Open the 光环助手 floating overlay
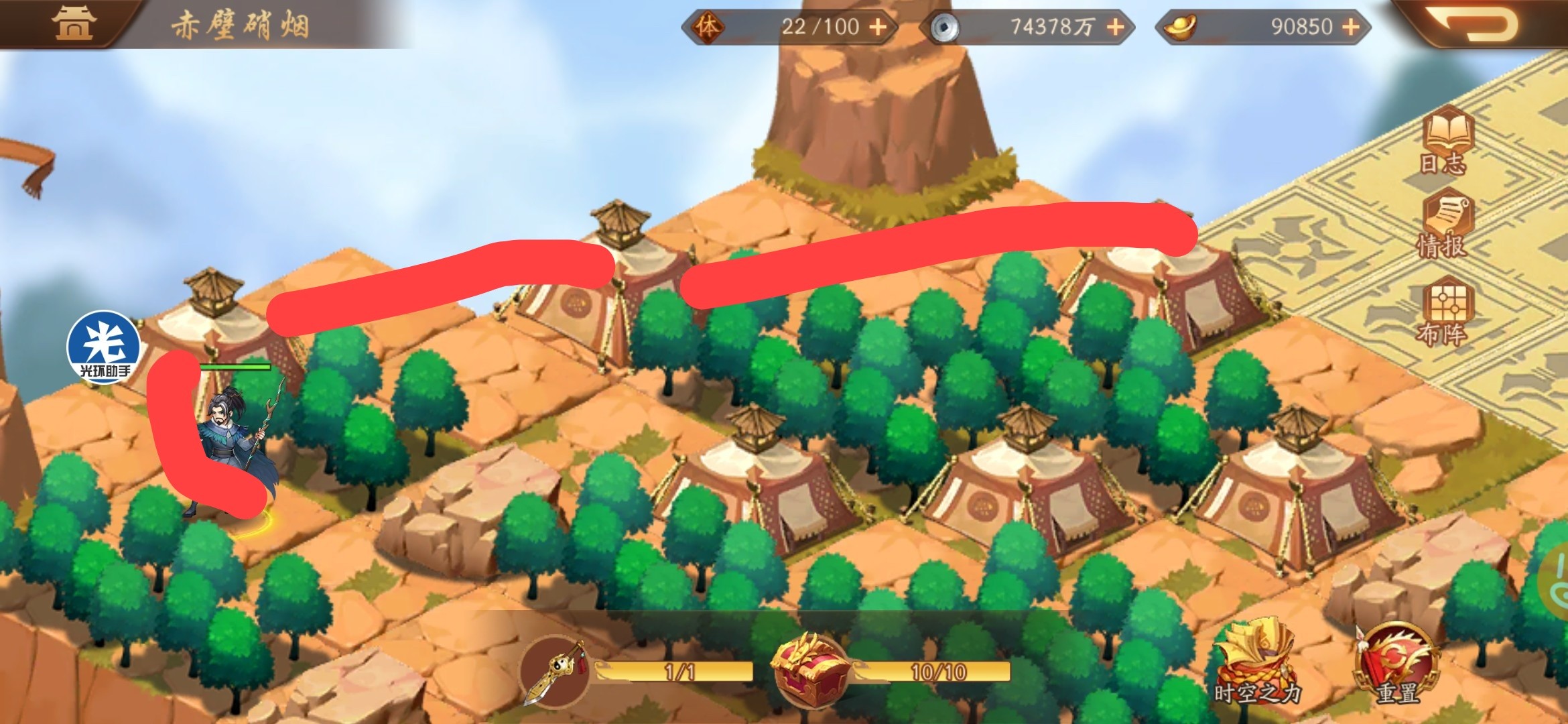 pyautogui.click(x=104, y=346)
